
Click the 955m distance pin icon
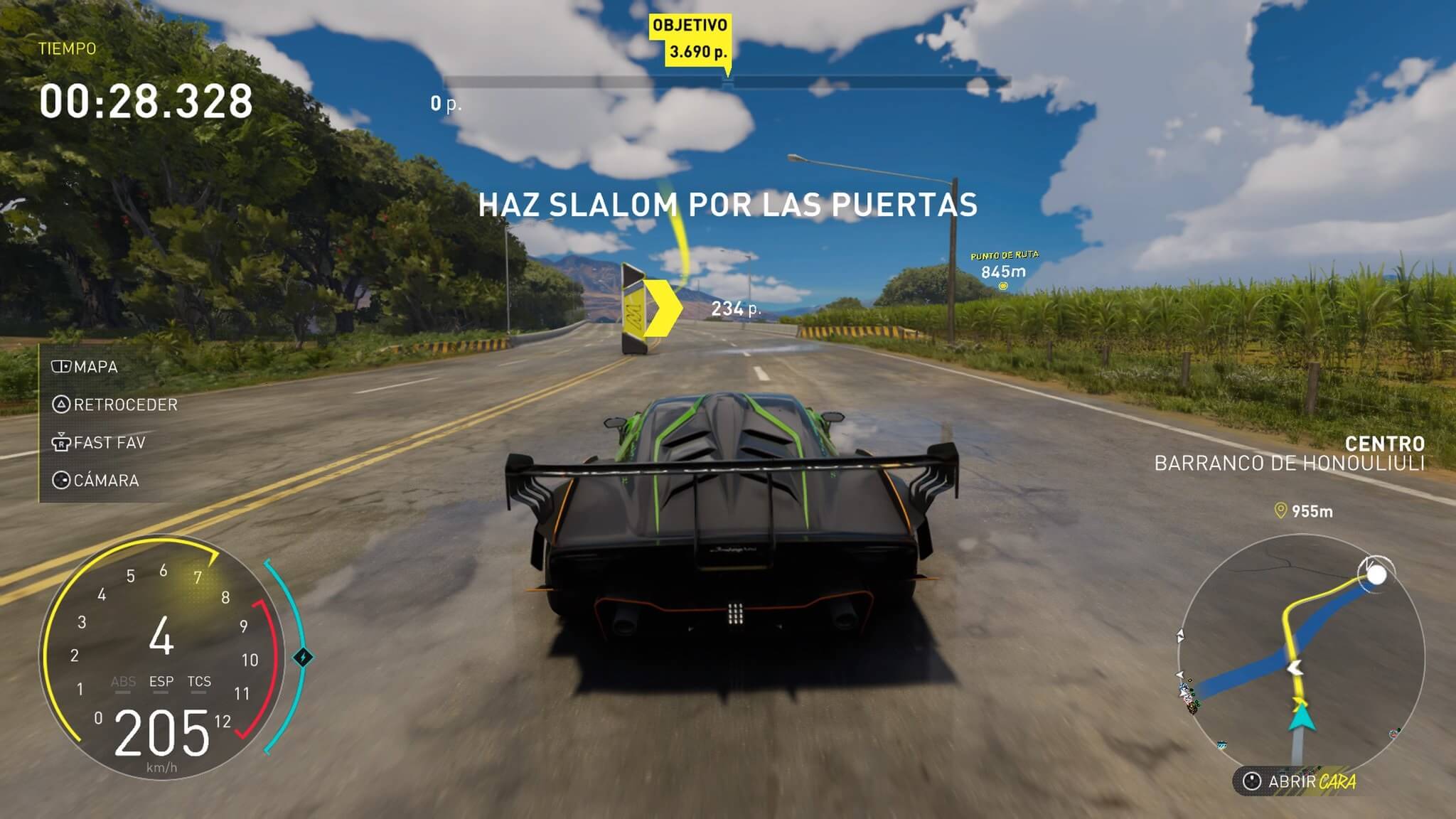1280,510
